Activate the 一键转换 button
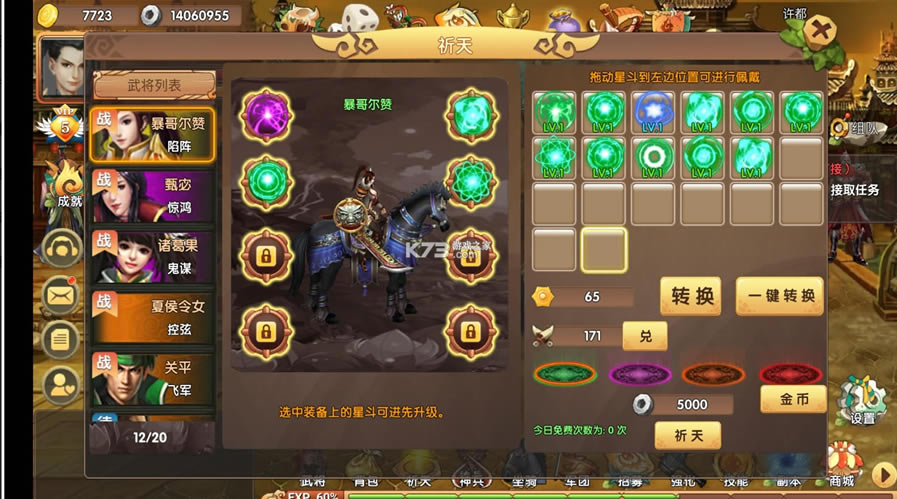Viewport: 897px width, 499px height. pyautogui.click(x=780, y=296)
